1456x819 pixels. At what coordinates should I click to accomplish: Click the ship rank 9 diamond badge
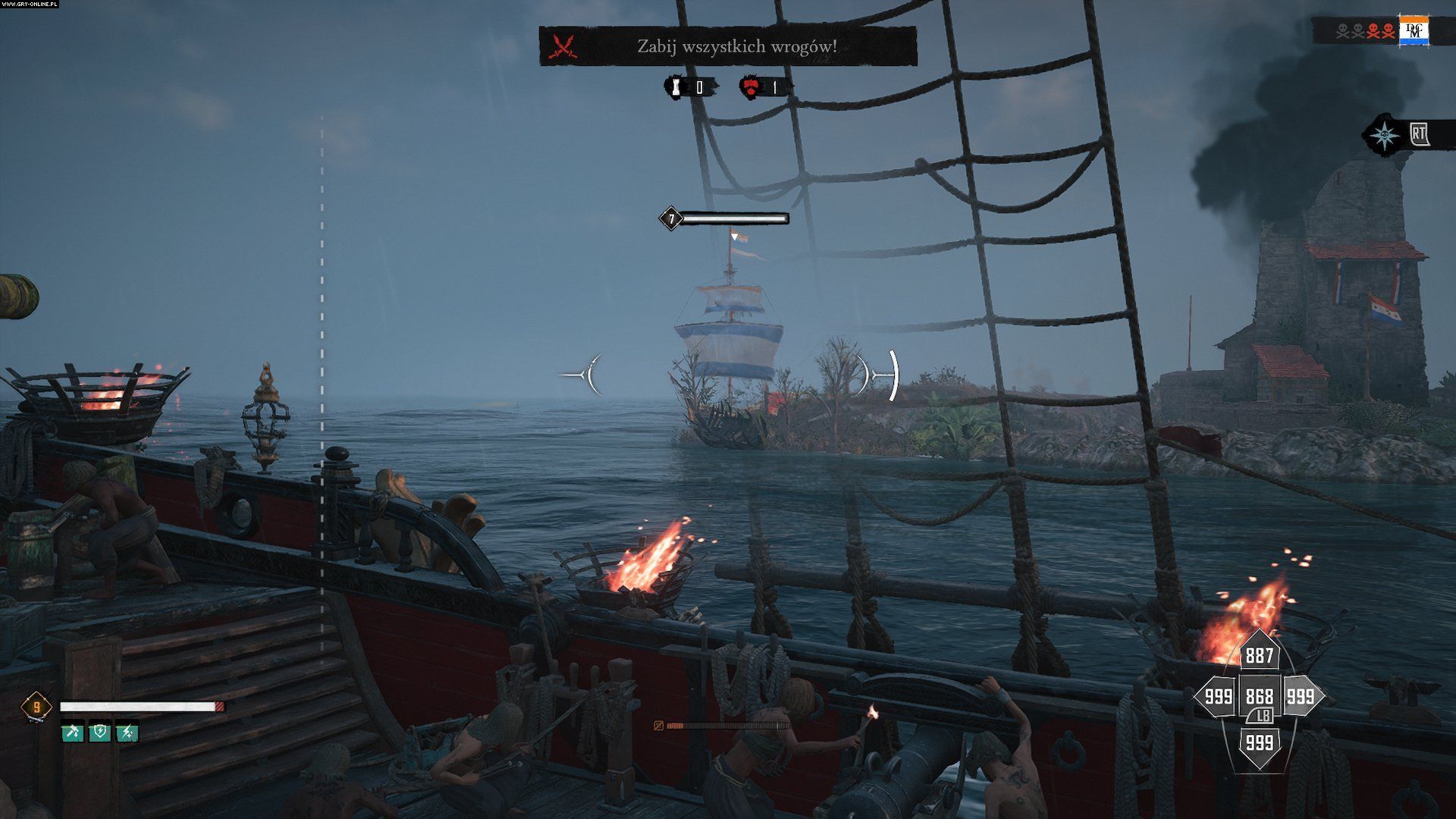point(36,708)
